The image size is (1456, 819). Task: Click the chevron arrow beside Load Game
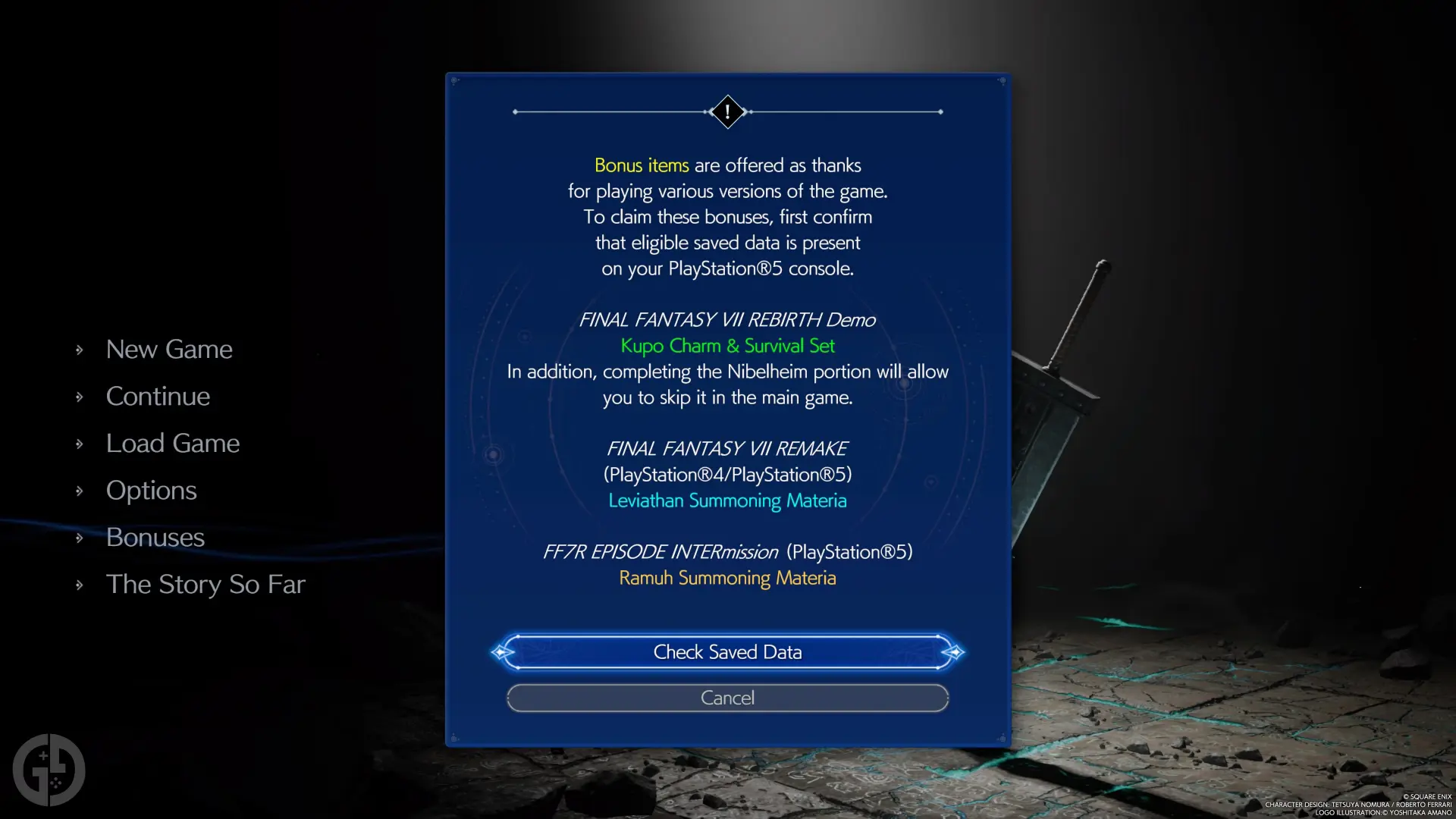80,443
